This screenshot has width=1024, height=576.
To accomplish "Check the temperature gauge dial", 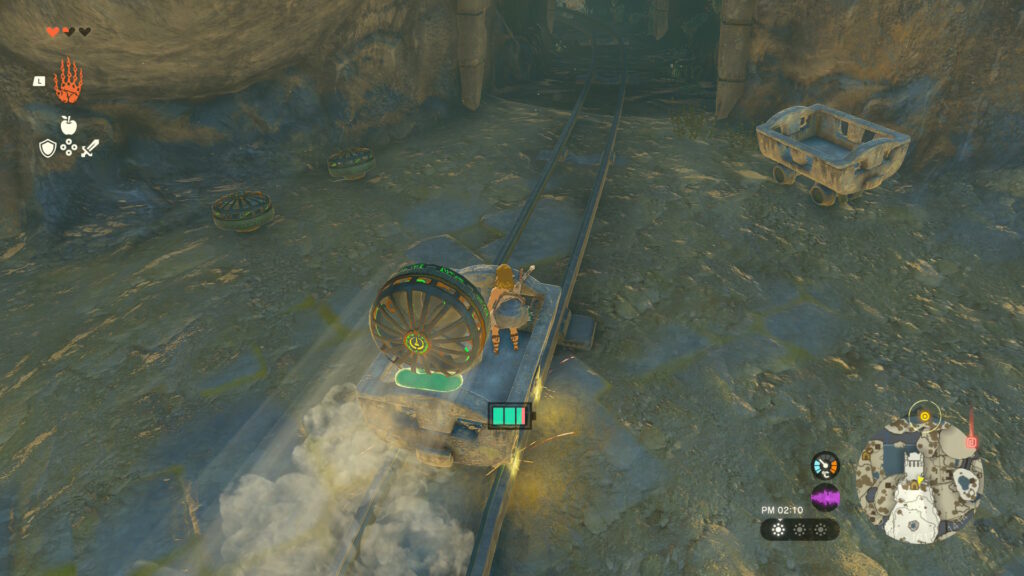I will coord(825,465).
